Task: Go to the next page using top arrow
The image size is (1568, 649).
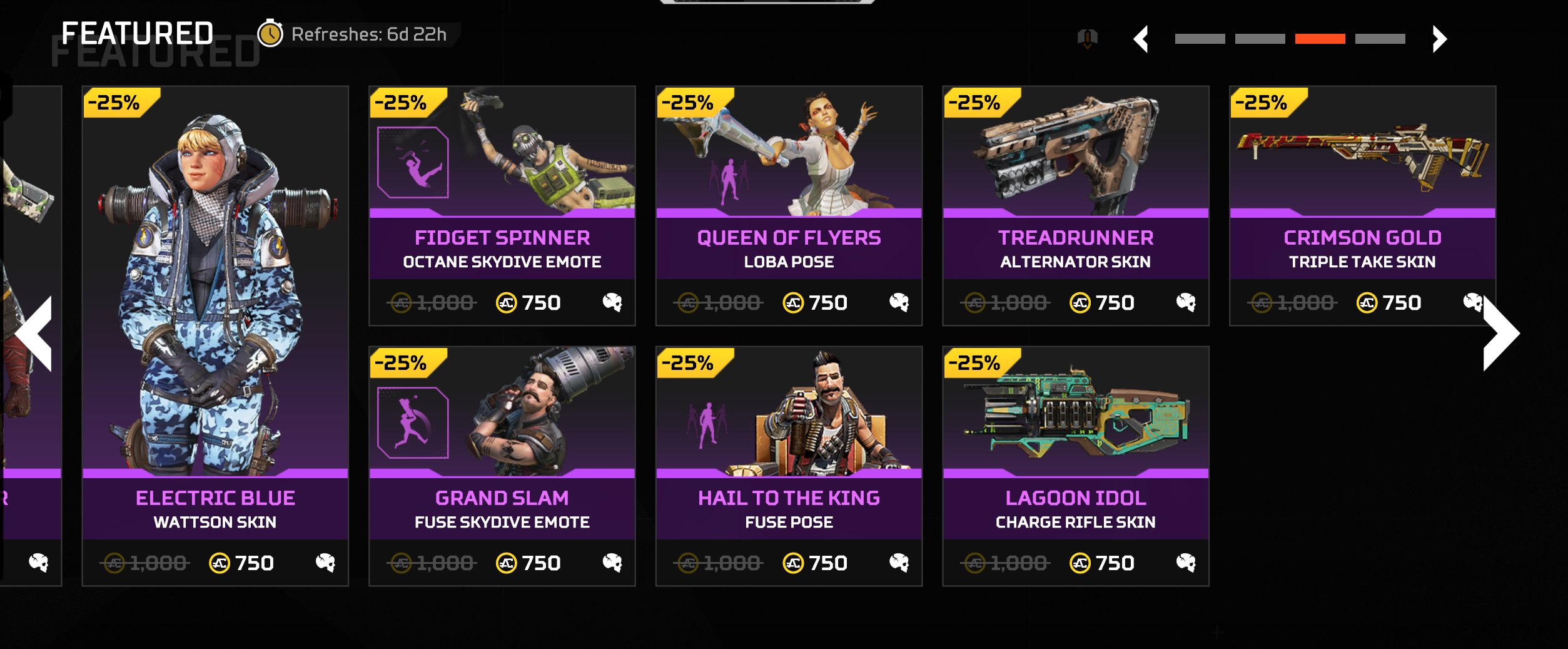Action: pyautogui.click(x=1439, y=39)
